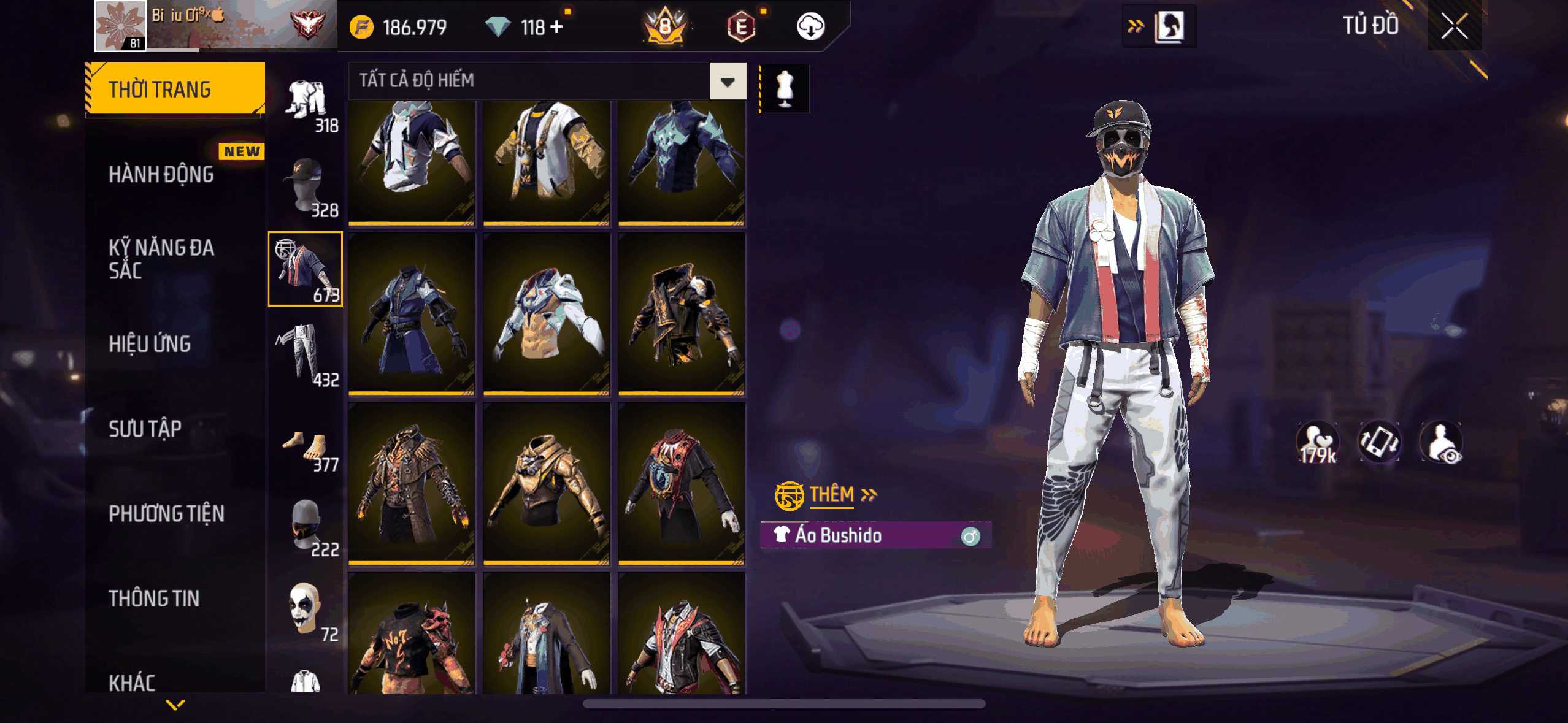Switch to Phương Tiện tab

coord(166,513)
